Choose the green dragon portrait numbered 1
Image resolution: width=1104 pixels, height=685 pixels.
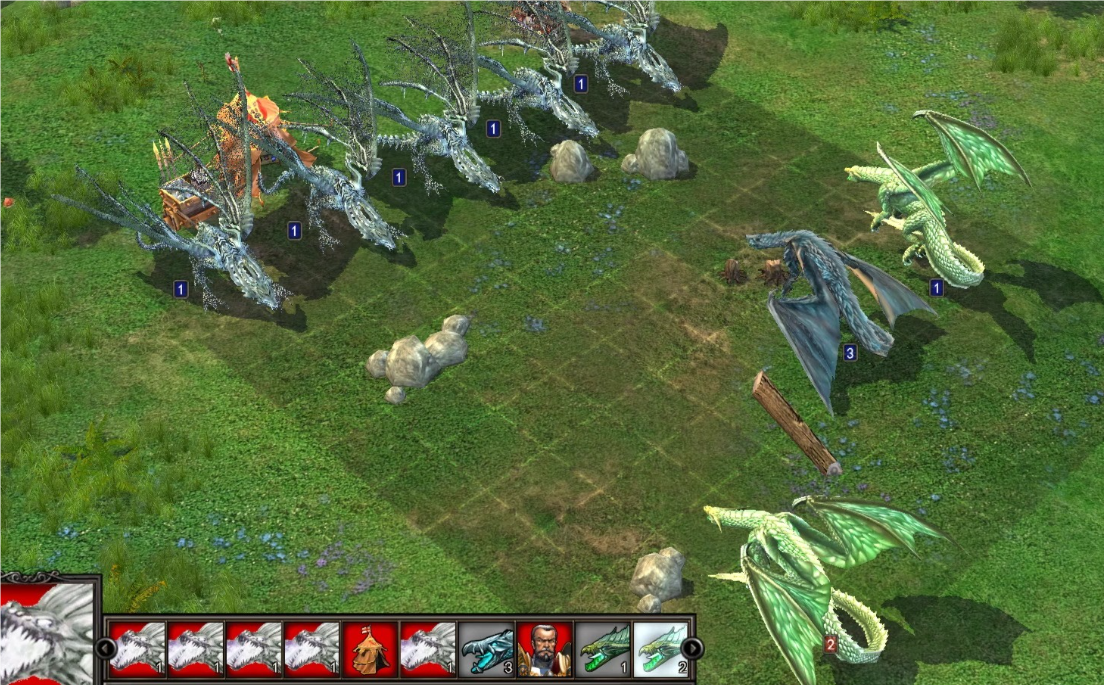pos(603,648)
